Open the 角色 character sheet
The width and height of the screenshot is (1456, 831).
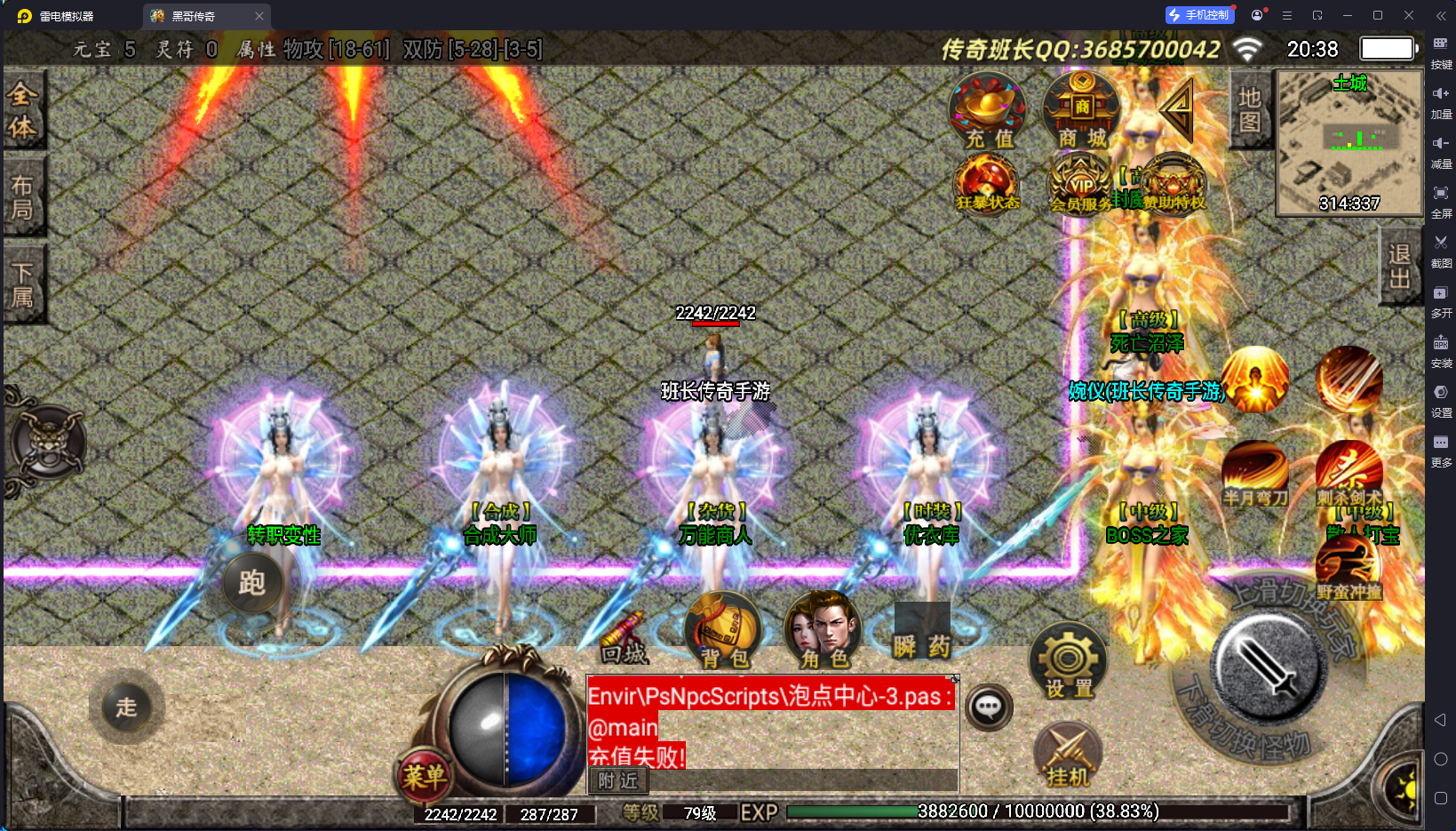point(823,629)
